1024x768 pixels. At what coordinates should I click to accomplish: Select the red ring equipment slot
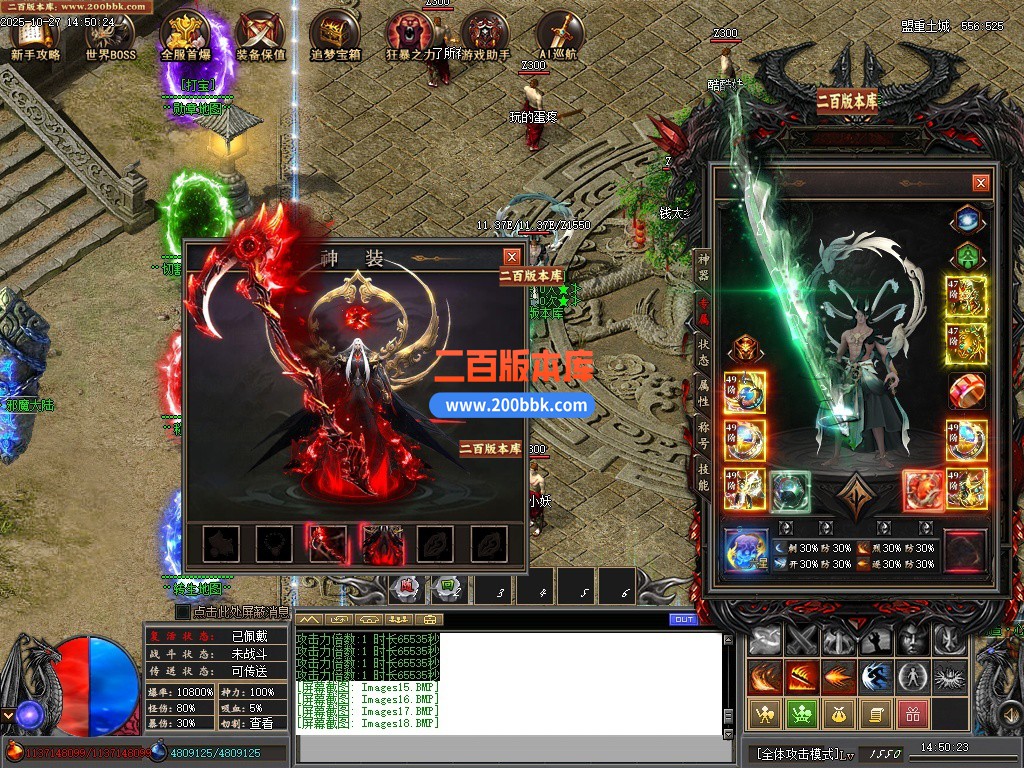pyautogui.click(x=966, y=390)
